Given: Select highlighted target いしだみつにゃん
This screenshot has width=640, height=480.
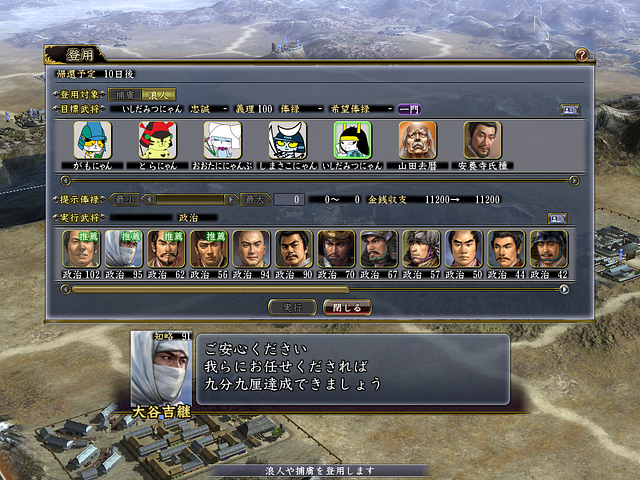Looking at the screenshot, I should [x=352, y=141].
